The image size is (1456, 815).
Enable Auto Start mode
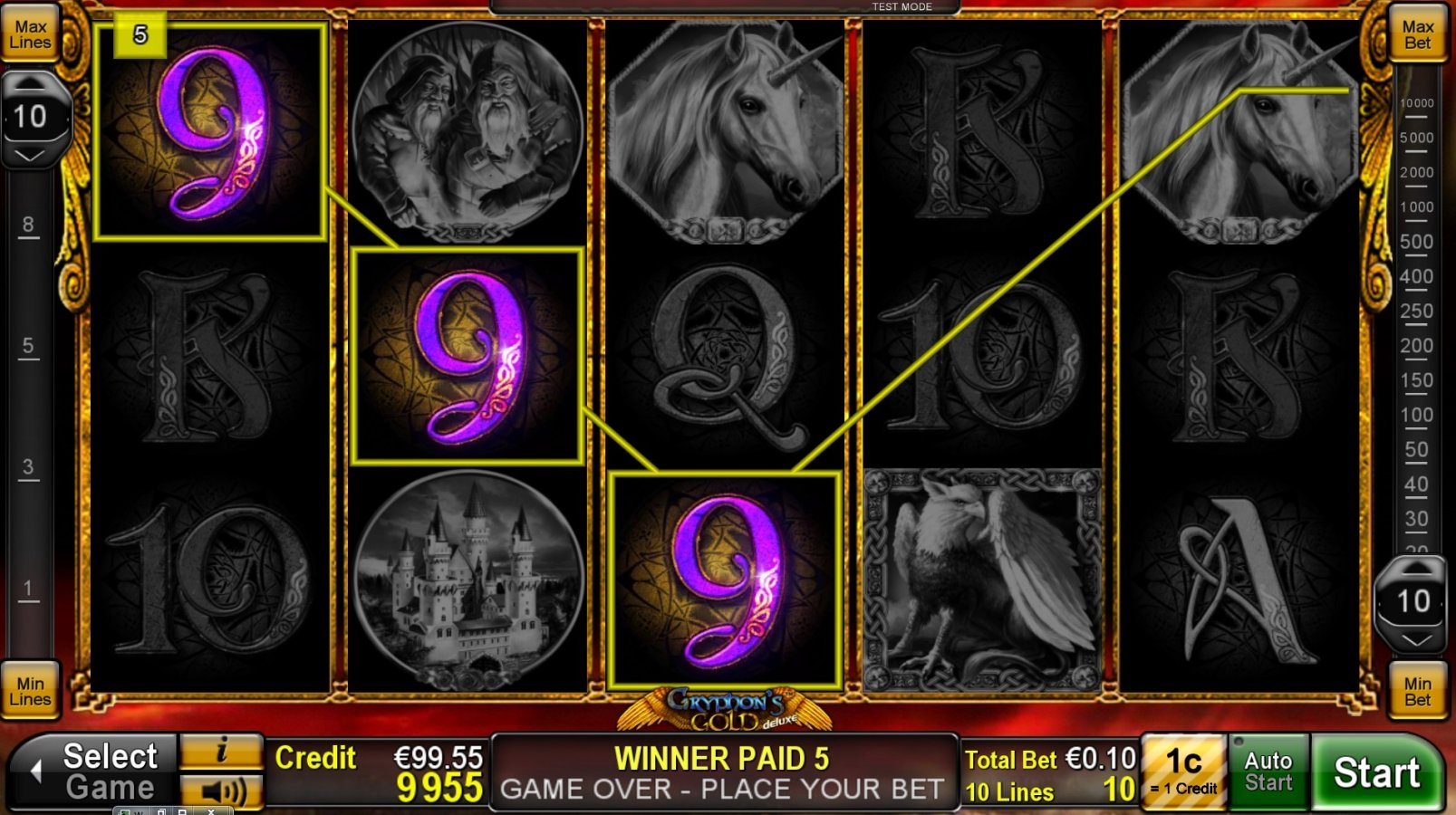click(x=1268, y=771)
